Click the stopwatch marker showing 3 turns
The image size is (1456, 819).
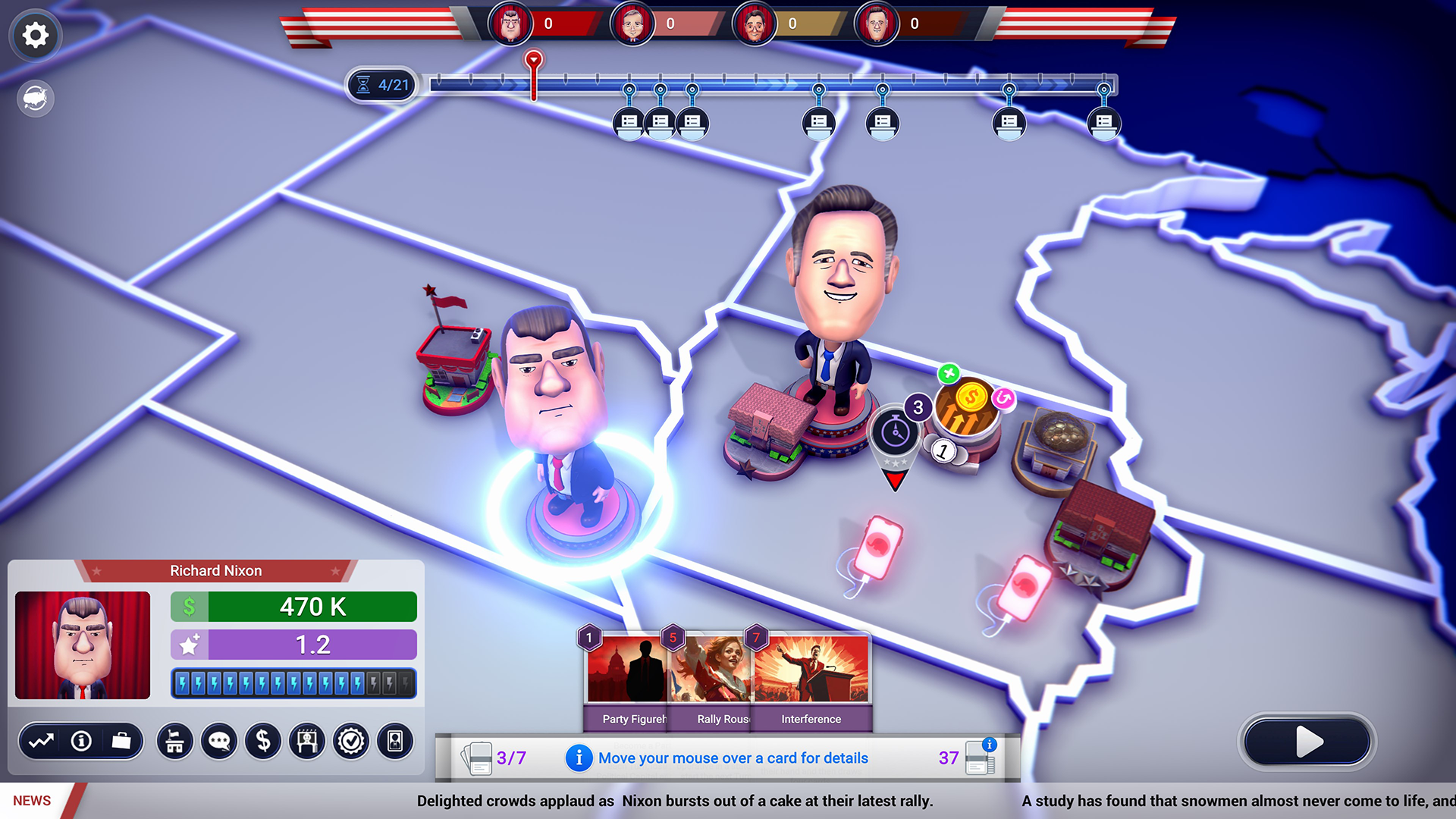896,432
